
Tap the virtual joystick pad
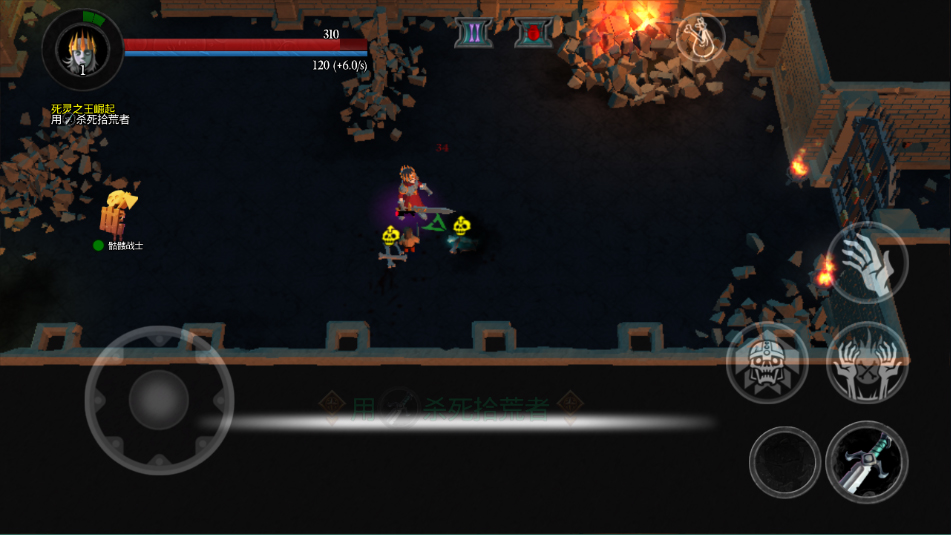[x=159, y=400]
